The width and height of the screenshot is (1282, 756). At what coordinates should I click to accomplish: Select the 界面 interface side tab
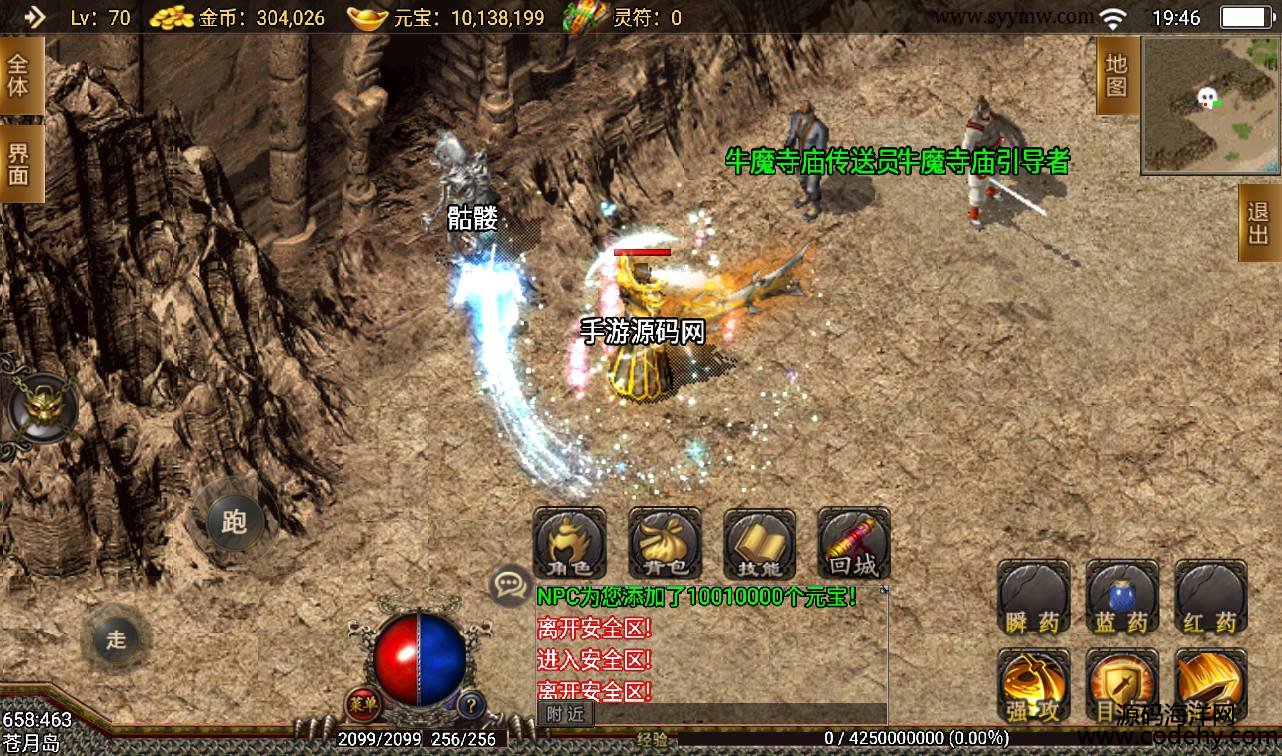pos(20,163)
